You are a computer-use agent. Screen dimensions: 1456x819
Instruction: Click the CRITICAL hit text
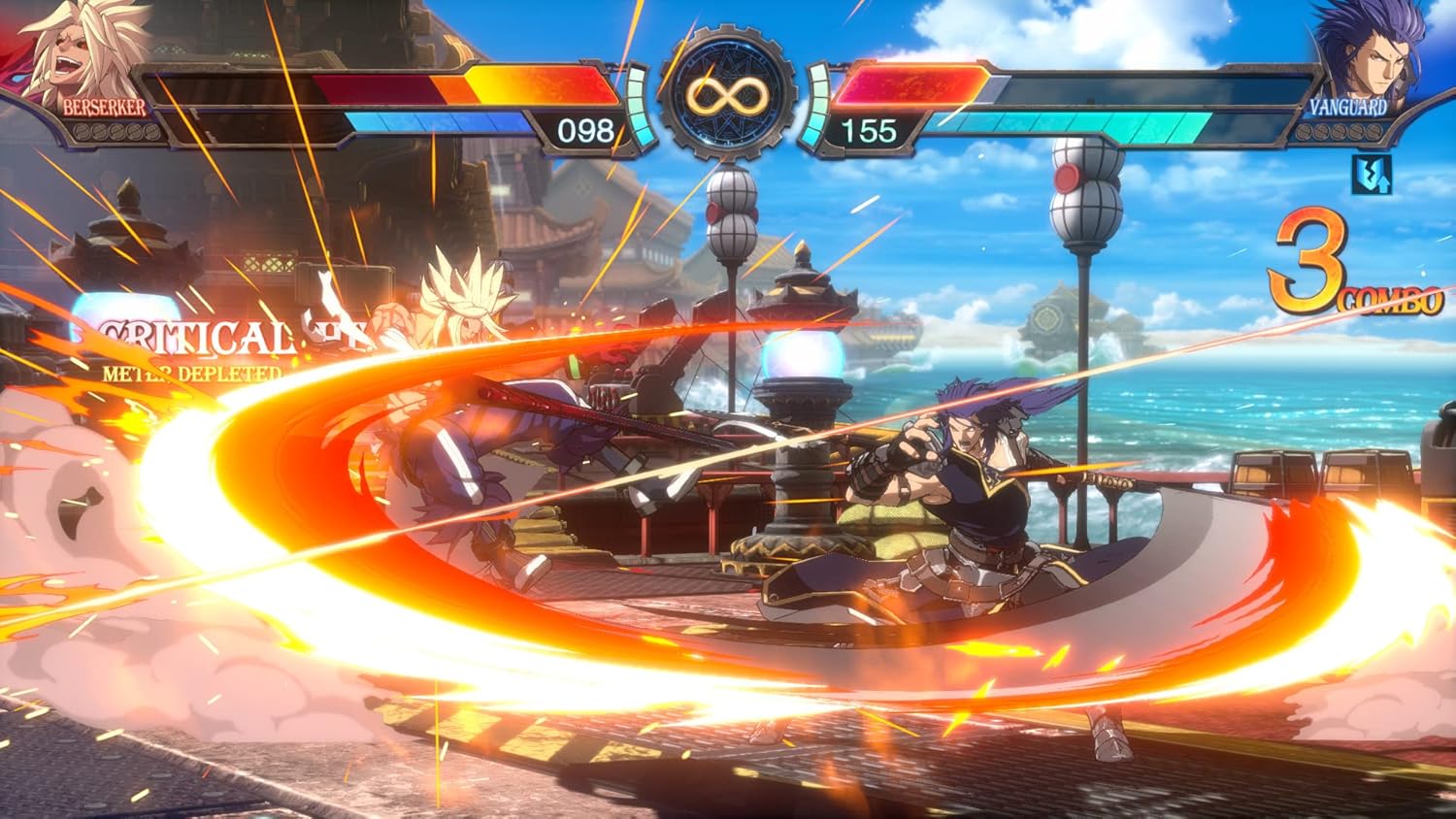pos(199,337)
